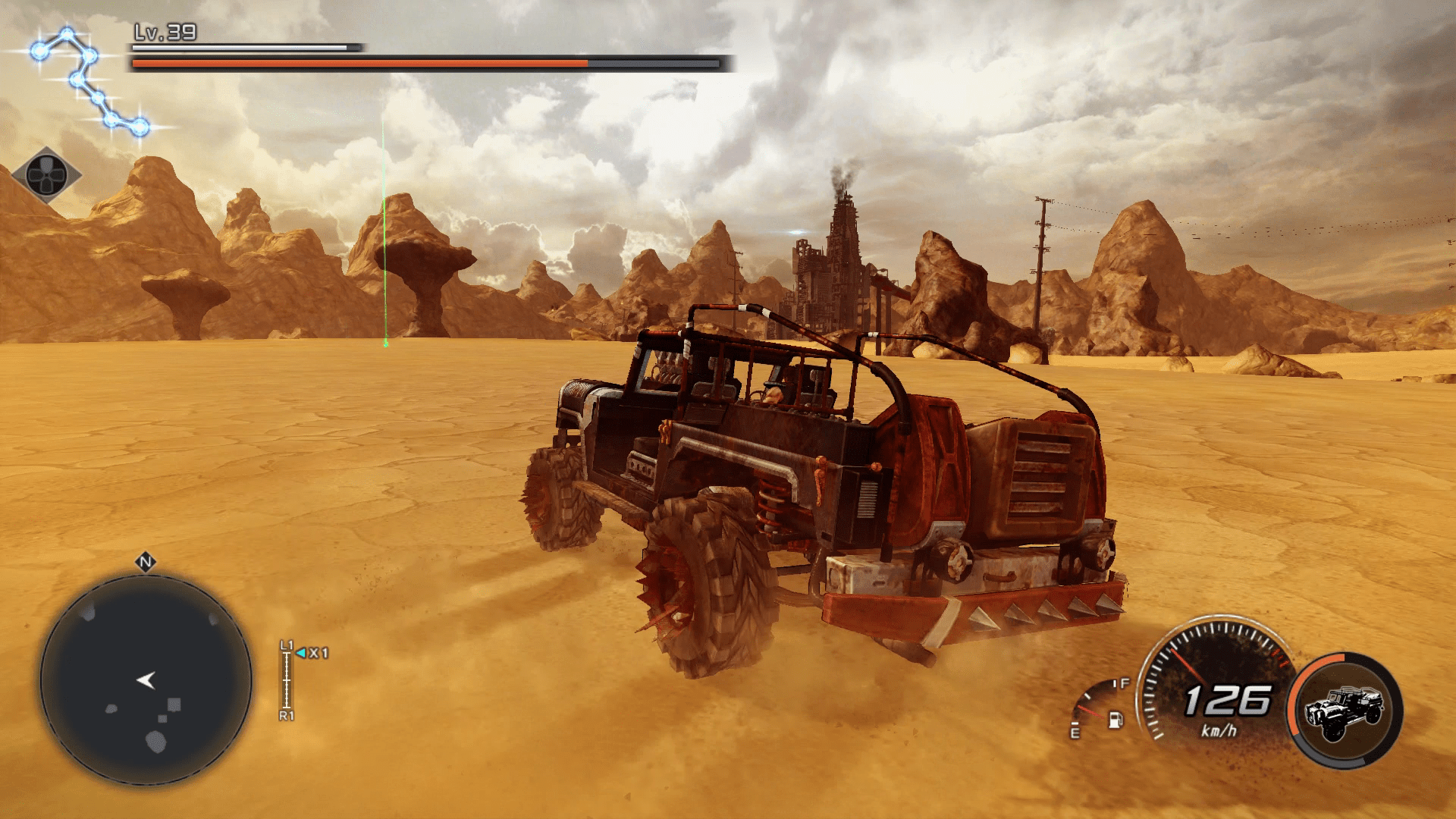This screenshot has width=1456, height=819.
Task: Select the buggy vehicle portrait icon
Action: tap(1345, 711)
